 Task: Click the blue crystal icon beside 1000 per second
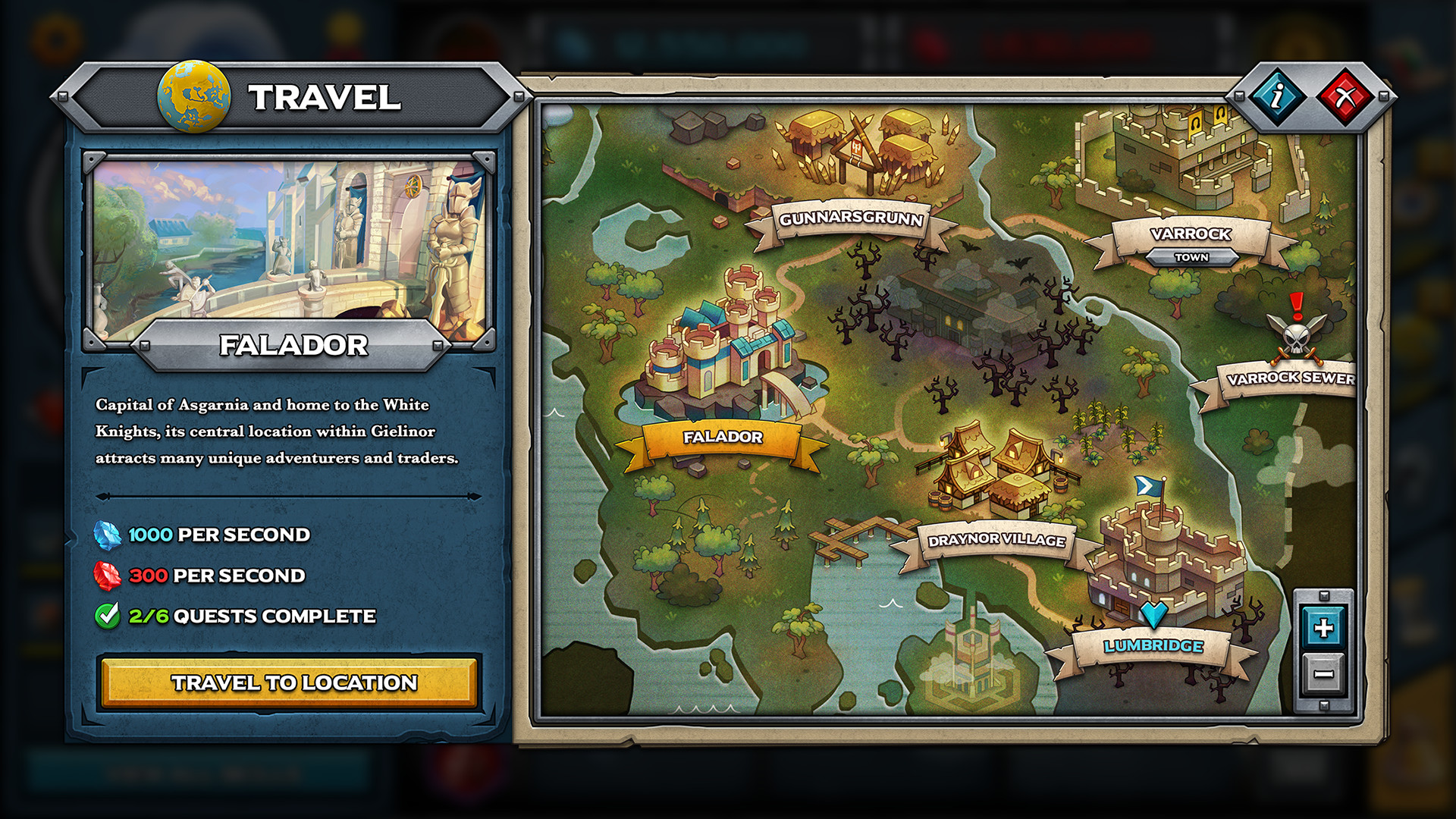108,535
